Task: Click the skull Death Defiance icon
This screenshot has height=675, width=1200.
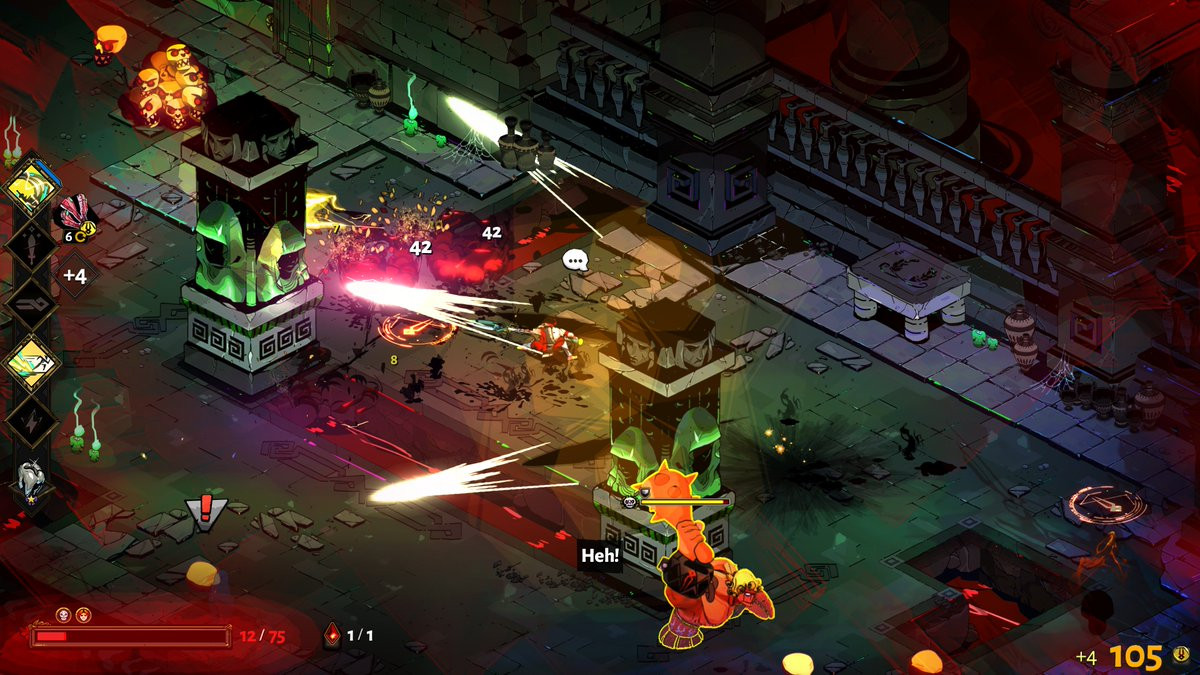Action: coord(62,615)
